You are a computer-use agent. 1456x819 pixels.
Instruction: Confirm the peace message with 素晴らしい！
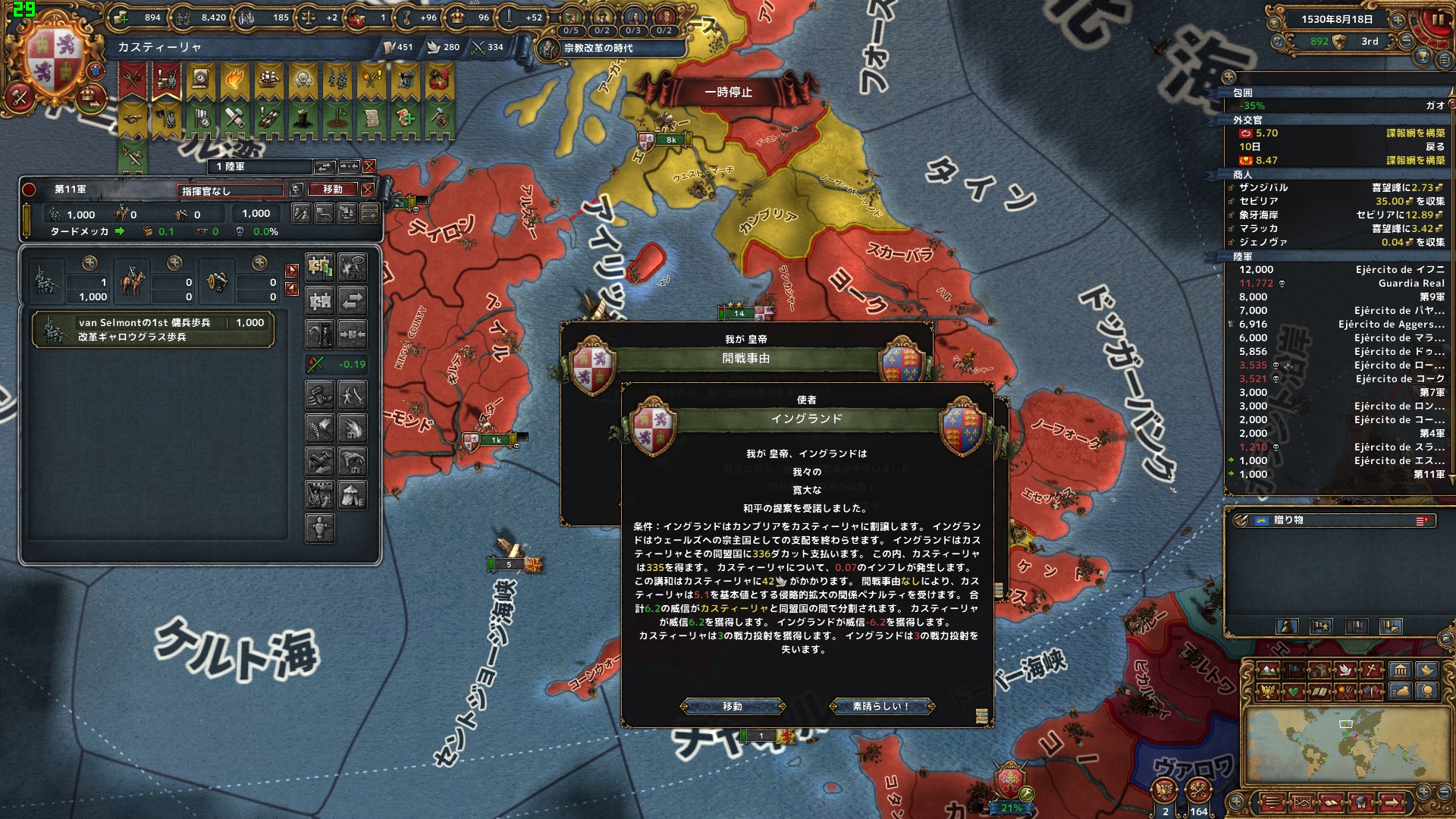[882, 707]
